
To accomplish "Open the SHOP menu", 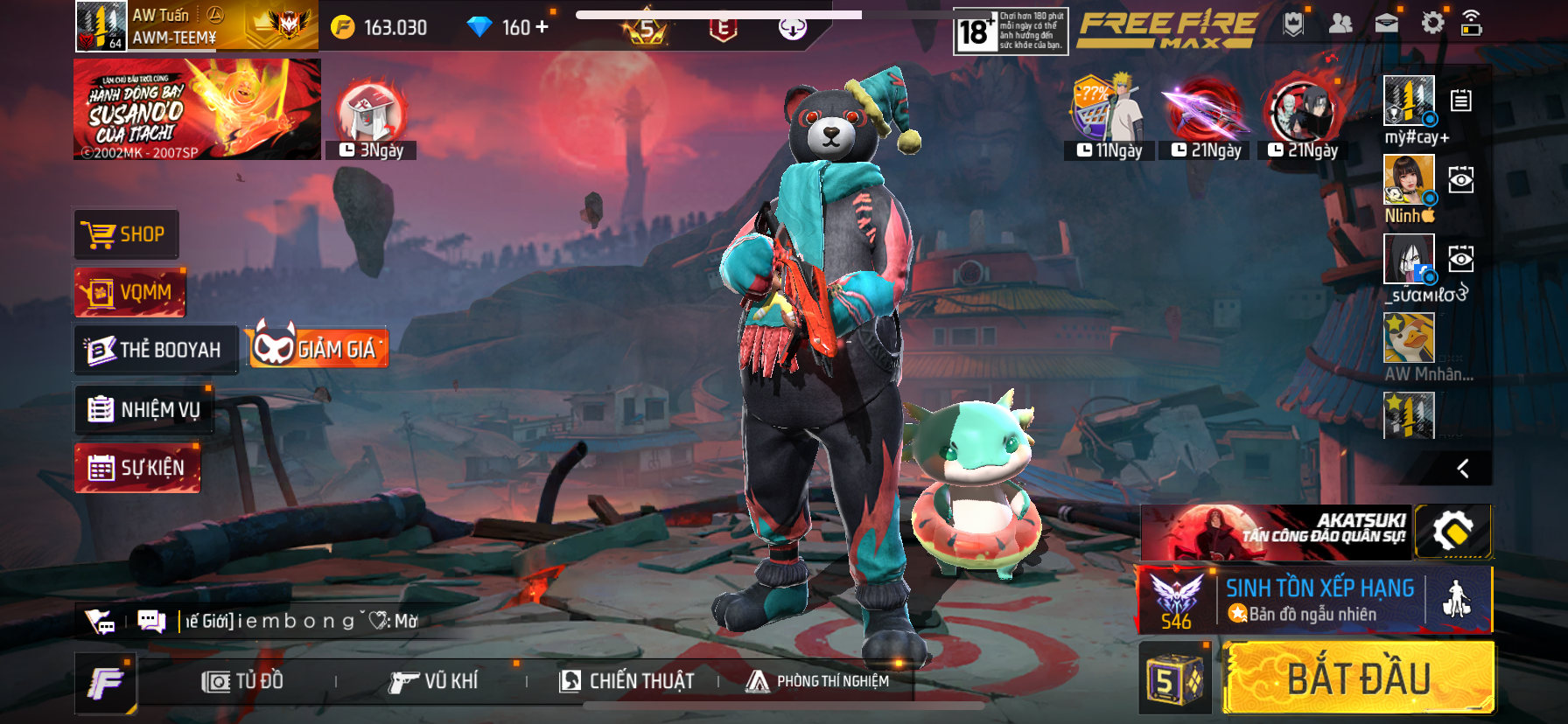I will (x=126, y=234).
